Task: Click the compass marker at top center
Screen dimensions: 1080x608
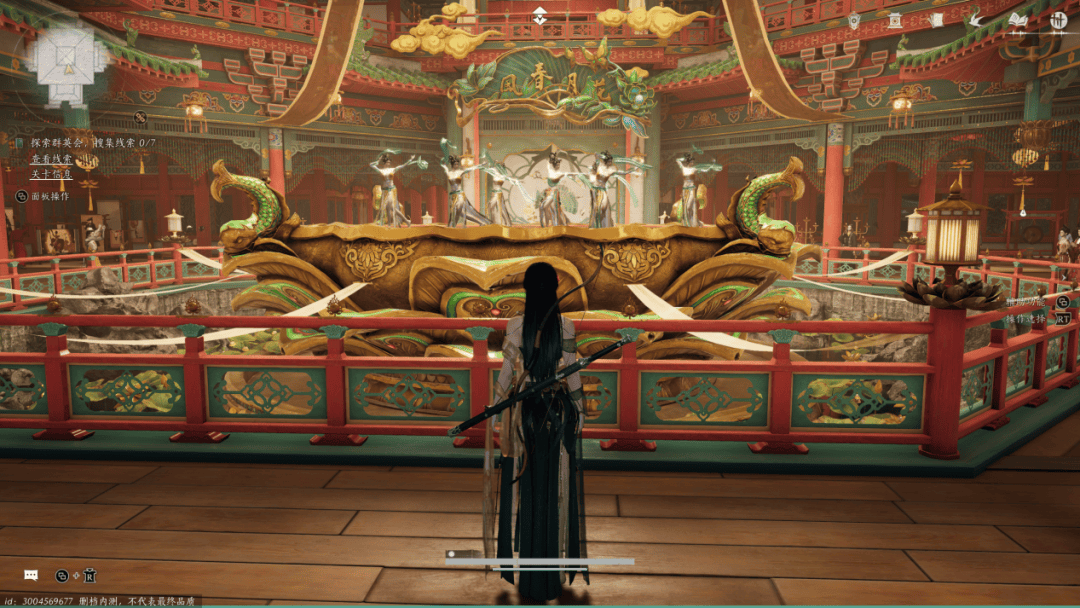Action: (x=540, y=15)
